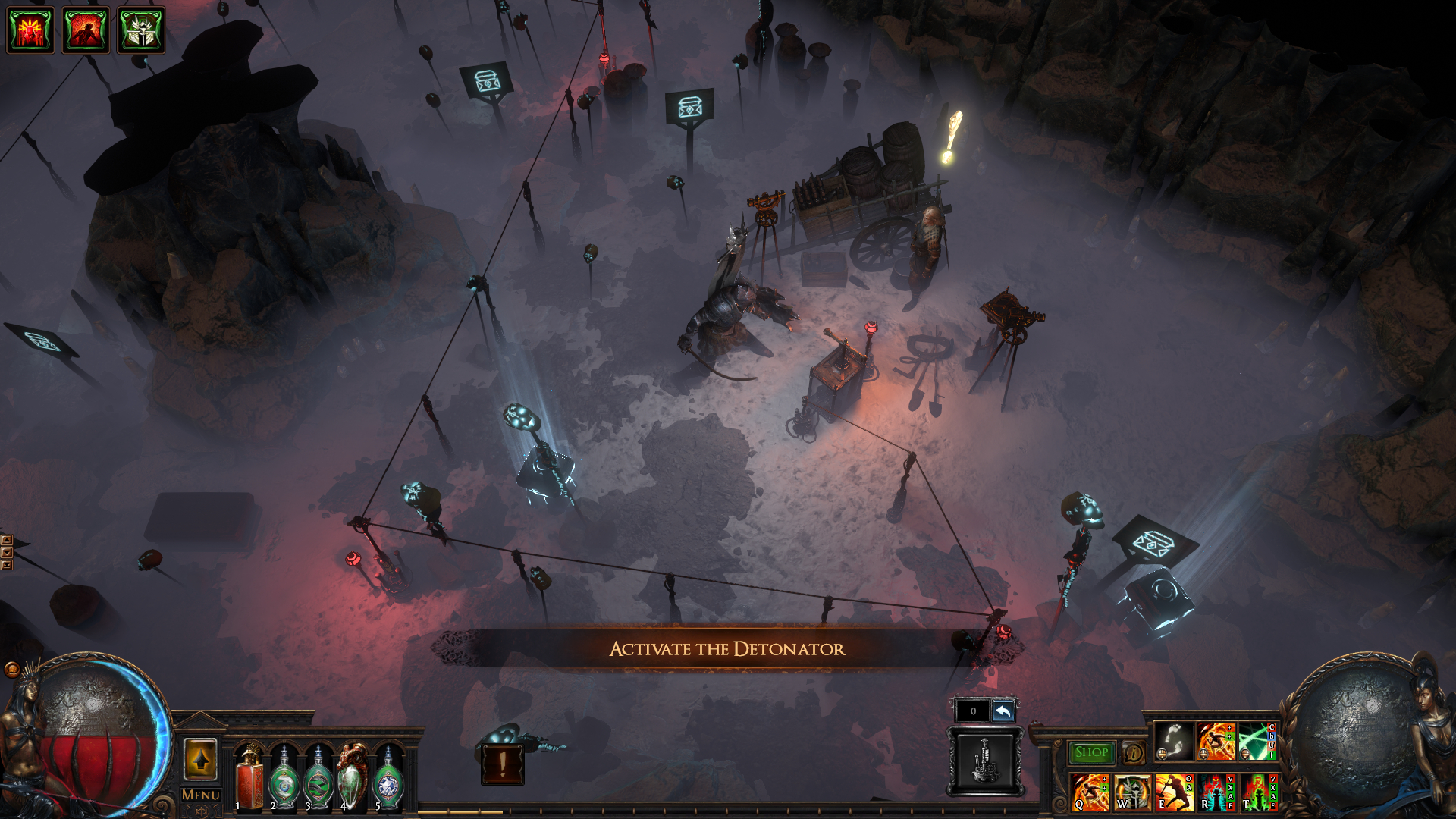This screenshot has height=819, width=1456.
Task: Click the undo arrow on explosive counter
Action: coord(1003,711)
